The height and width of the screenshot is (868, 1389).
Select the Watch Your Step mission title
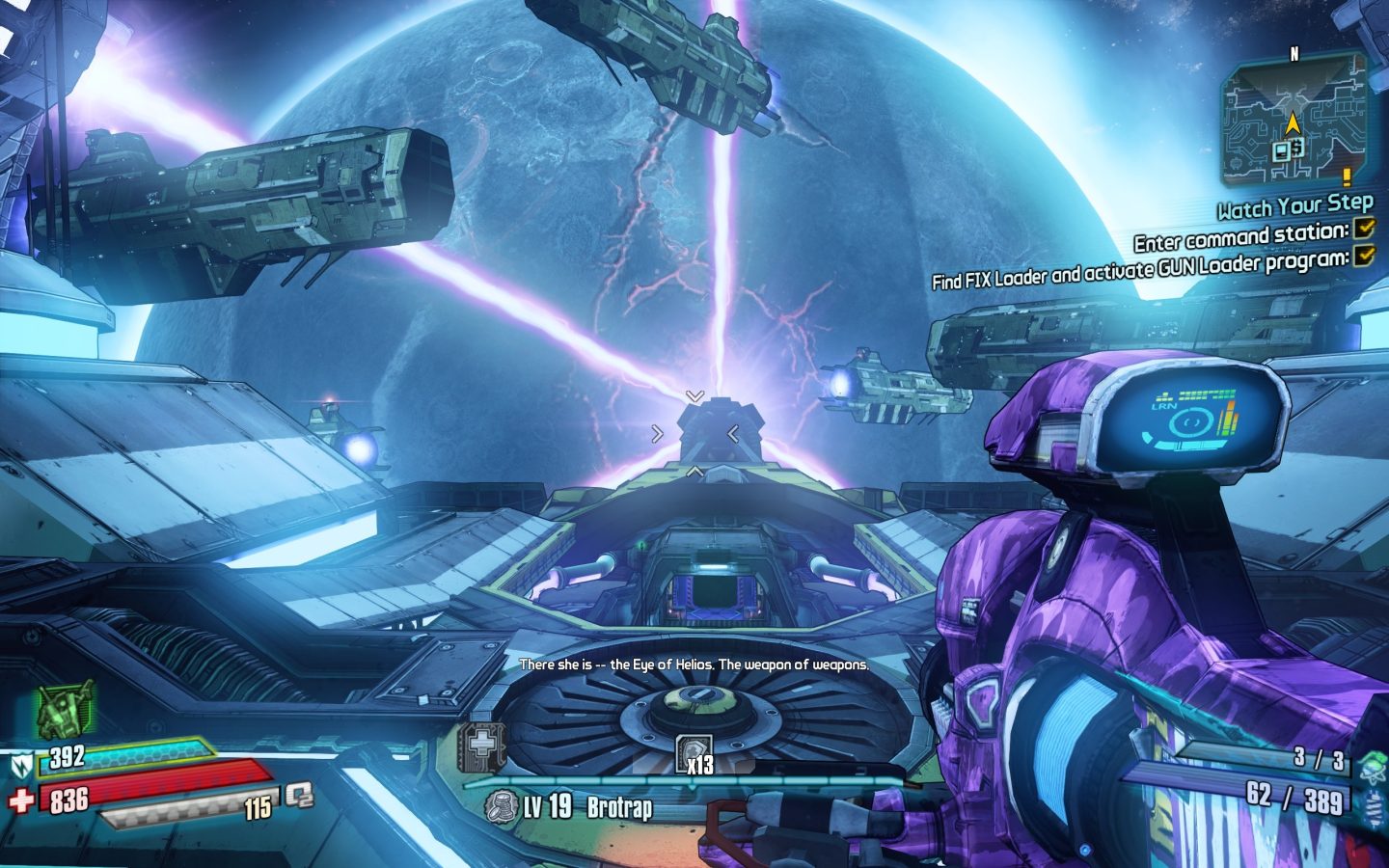pyautogui.click(x=1296, y=205)
